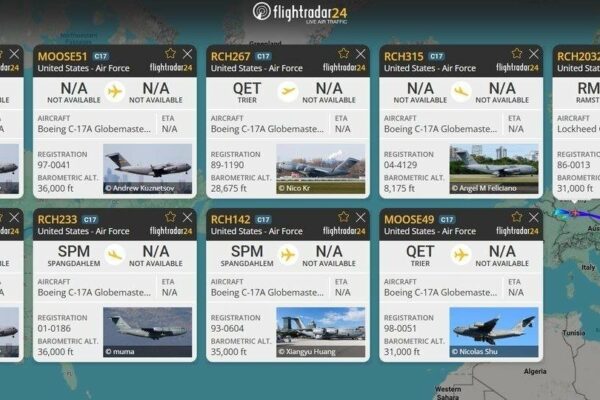Mark the RCH315 flight as favorite

[516, 53]
